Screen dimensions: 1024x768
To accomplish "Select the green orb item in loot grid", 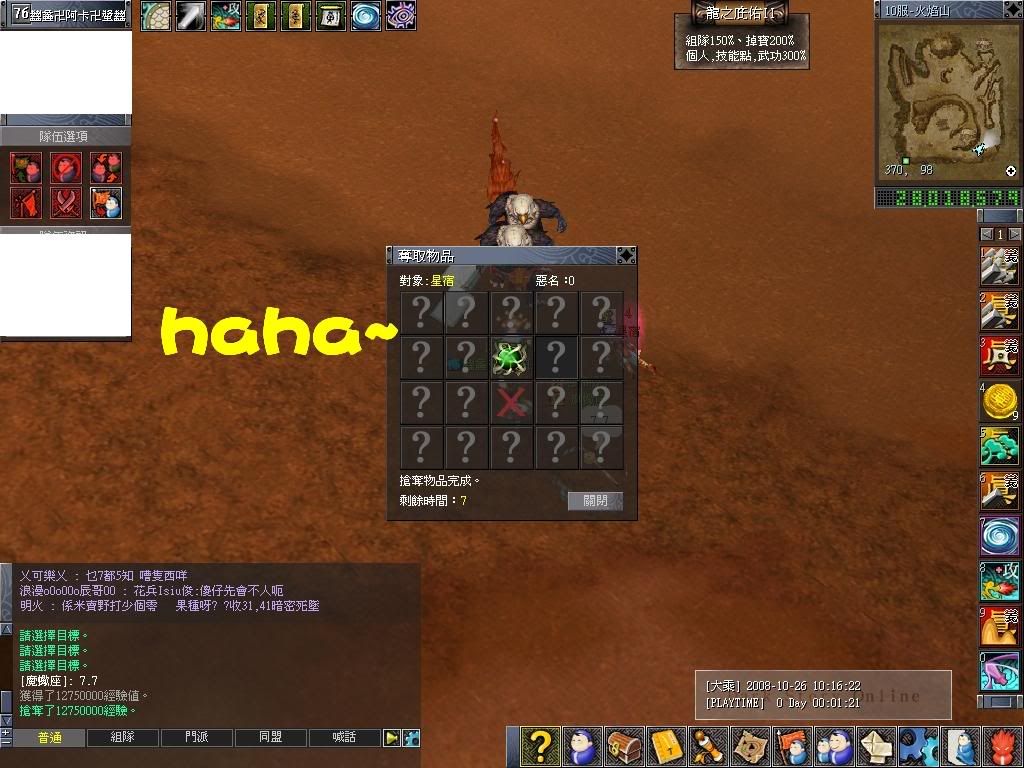I will (x=511, y=357).
